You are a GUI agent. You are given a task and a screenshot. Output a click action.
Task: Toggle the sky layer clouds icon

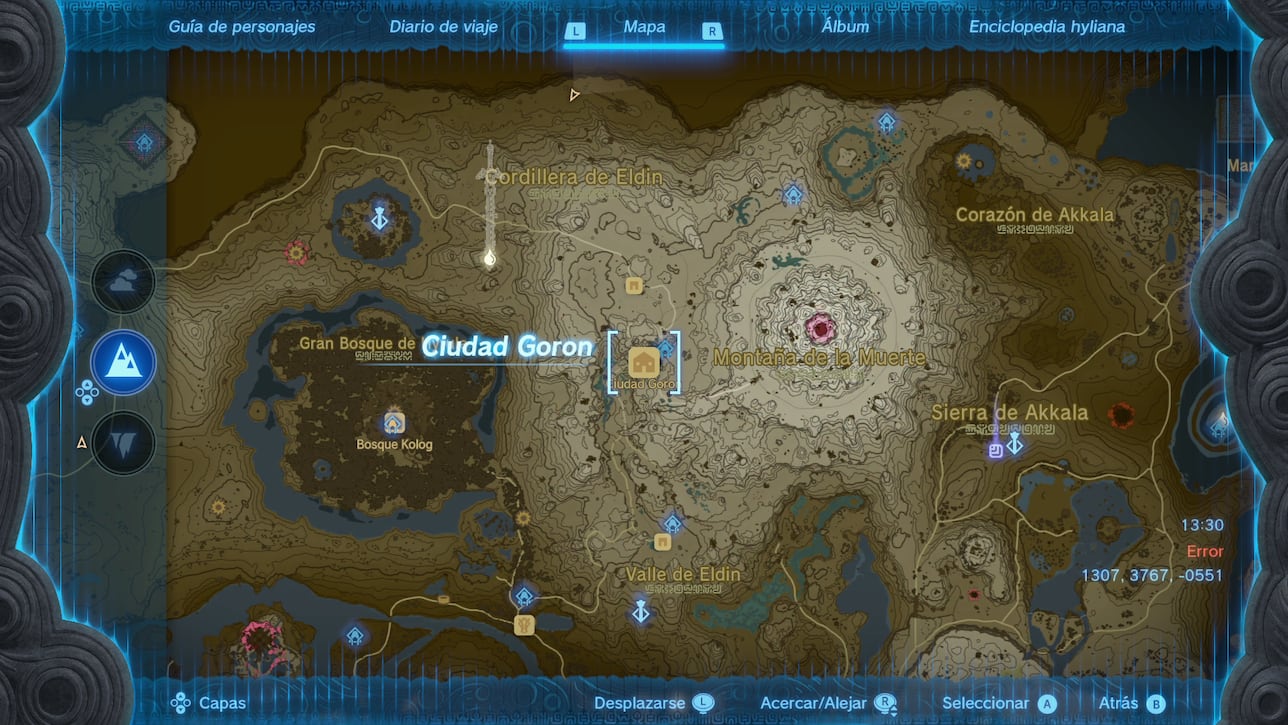pyautogui.click(x=122, y=282)
